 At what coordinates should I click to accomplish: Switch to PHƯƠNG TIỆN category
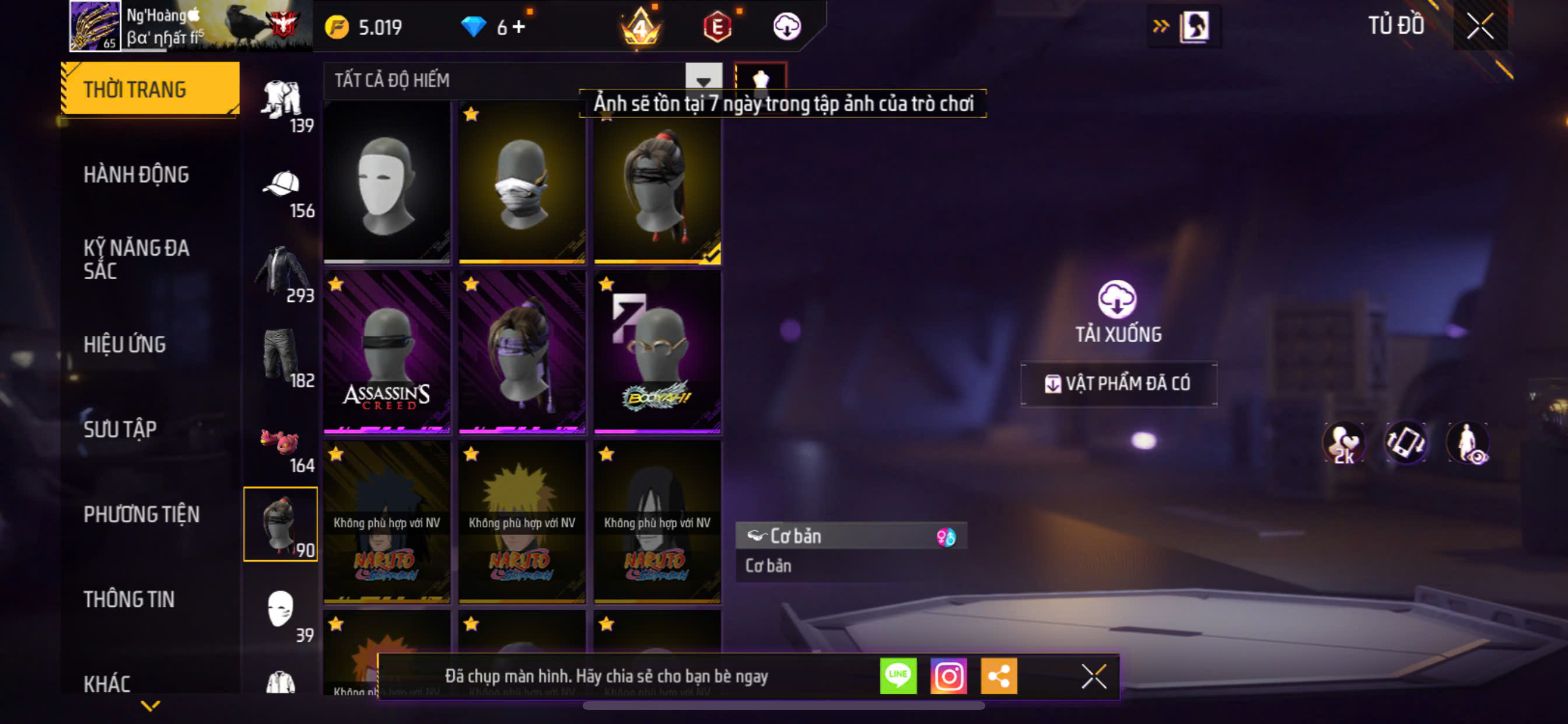coord(141,514)
